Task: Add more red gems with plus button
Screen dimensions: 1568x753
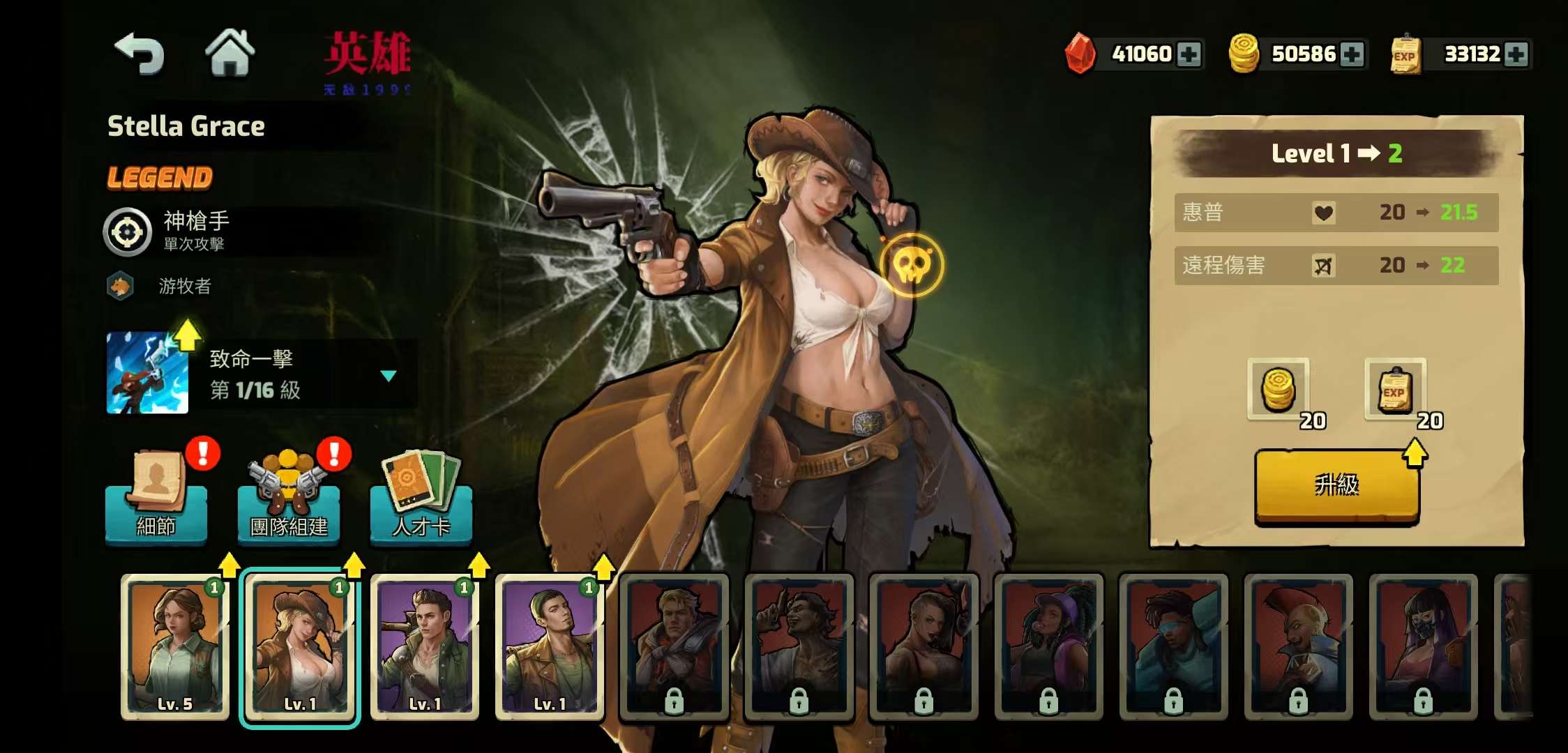Action: pyautogui.click(x=1189, y=54)
